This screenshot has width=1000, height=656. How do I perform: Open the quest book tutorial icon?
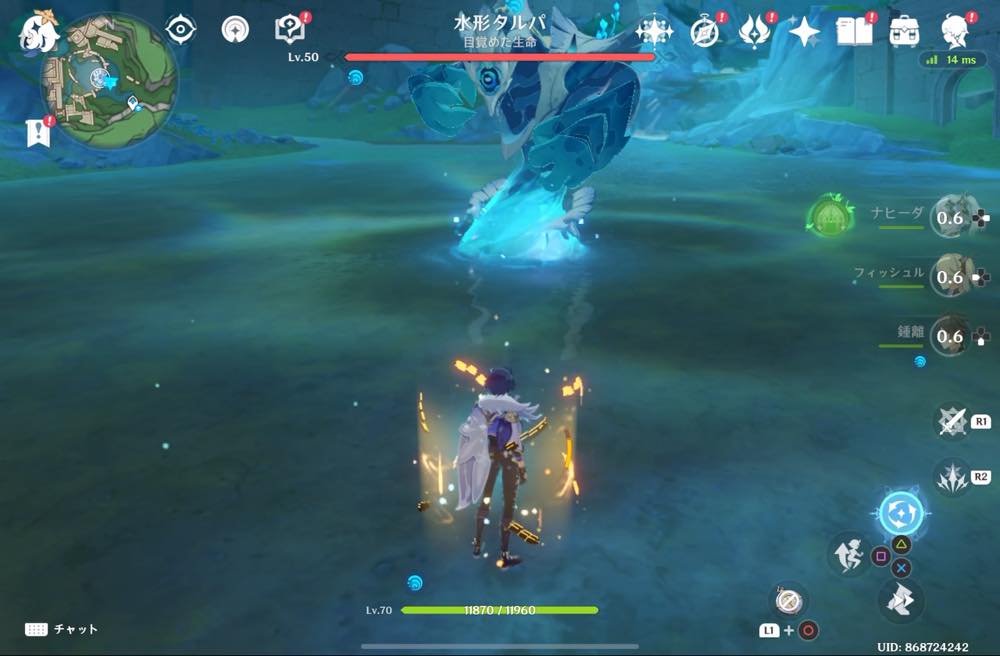(290, 29)
